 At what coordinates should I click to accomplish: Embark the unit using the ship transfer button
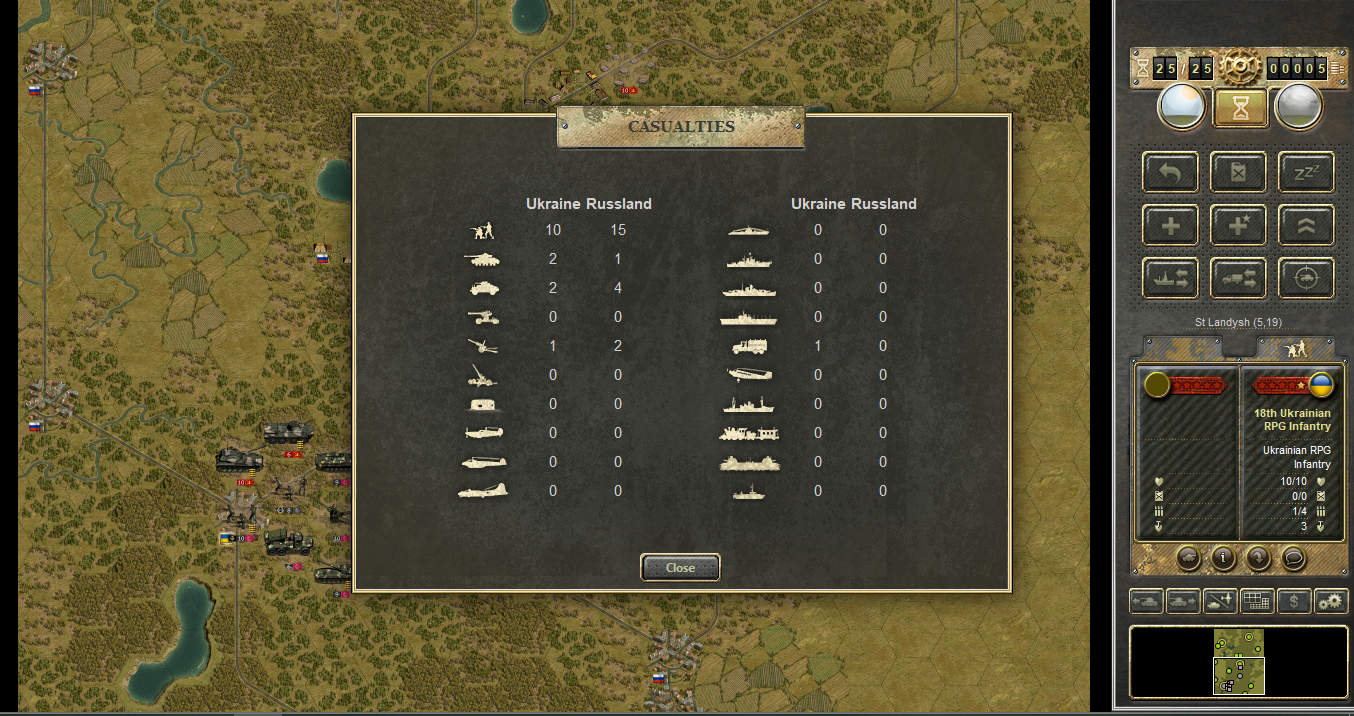tap(1171, 278)
